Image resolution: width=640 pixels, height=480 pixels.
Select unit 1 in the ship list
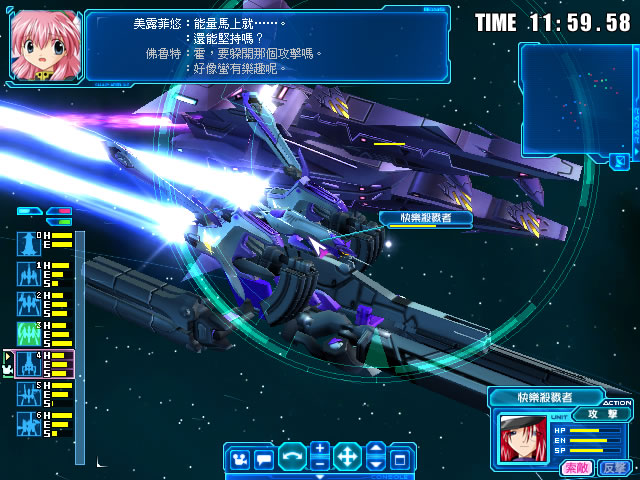tap(28, 273)
